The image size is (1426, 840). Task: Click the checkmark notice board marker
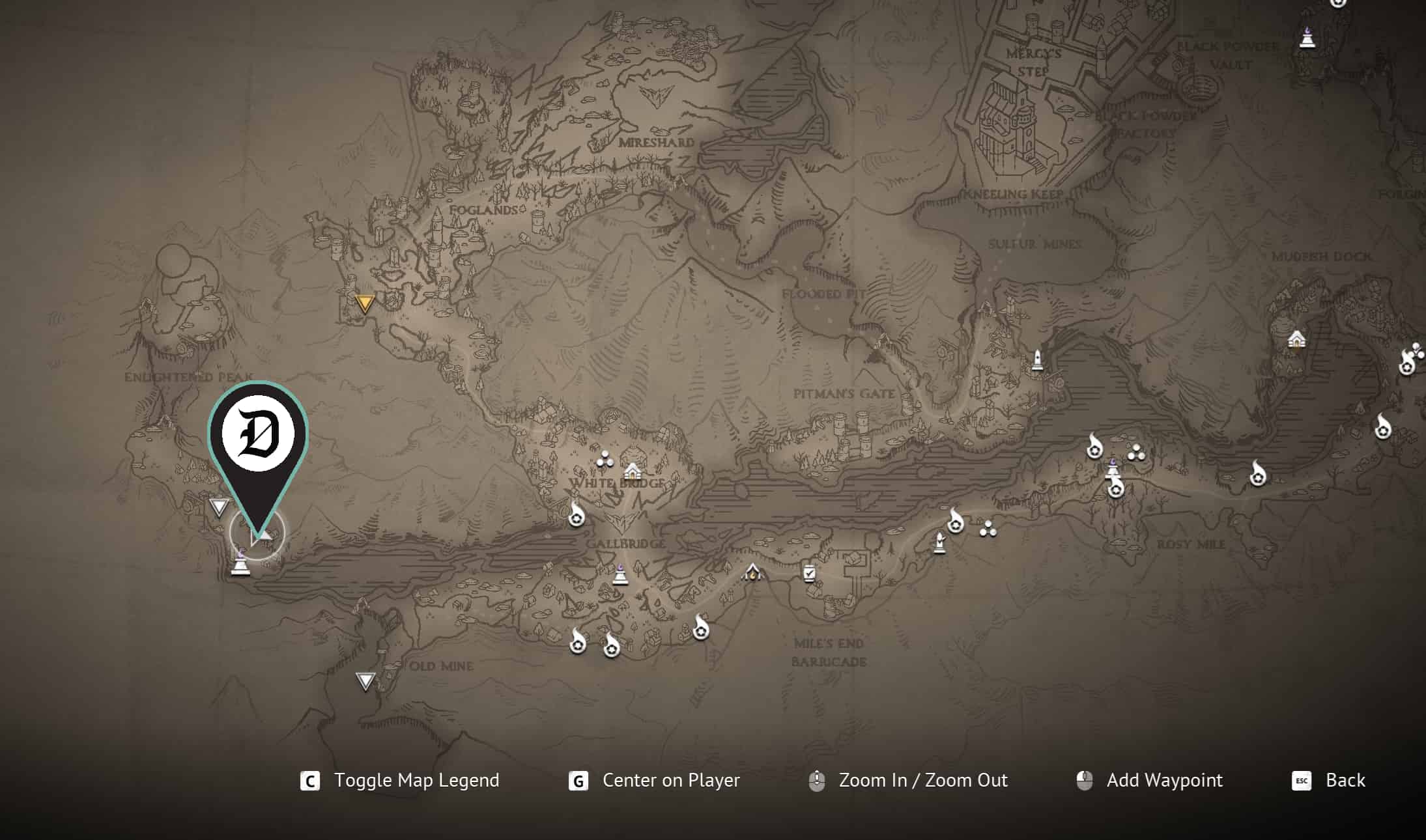click(809, 573)
